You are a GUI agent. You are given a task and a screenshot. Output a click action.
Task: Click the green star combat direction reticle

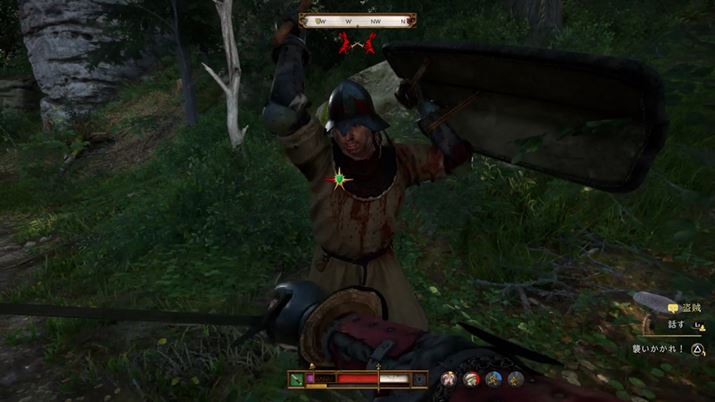(x=340, y=180)
